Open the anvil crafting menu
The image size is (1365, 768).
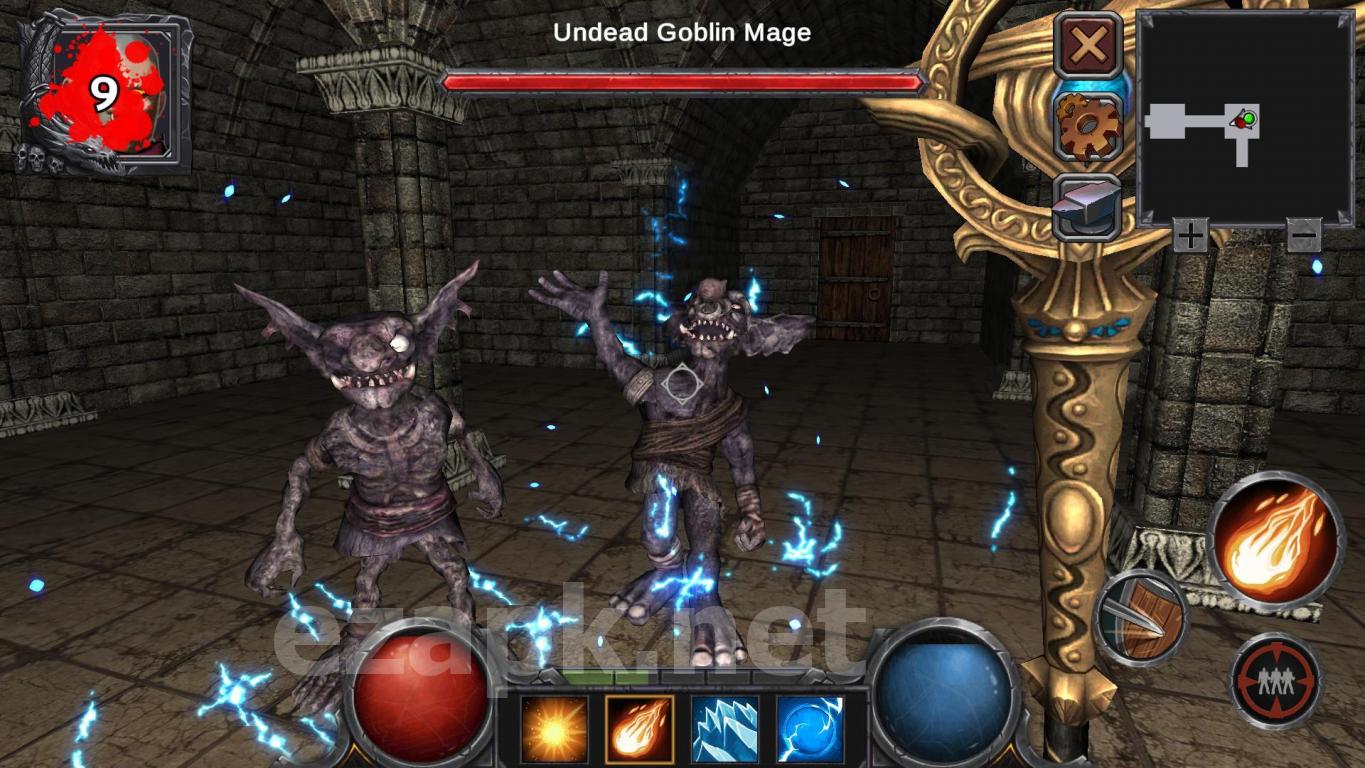[1087, 206]
